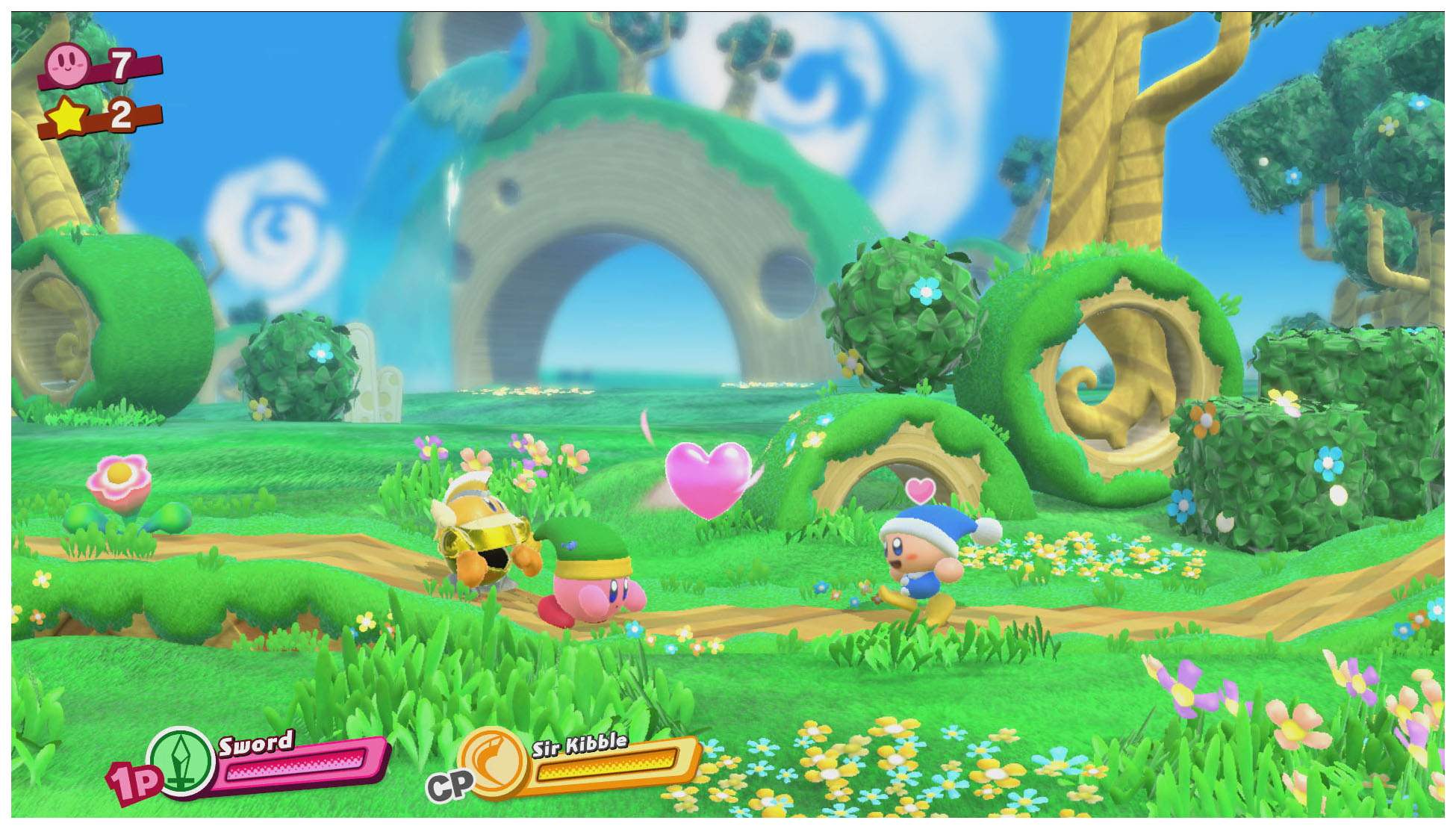The width and height of the screenshot is (1456, 829).
Task: Click the Kirby face lives icon
Action: click(x=69, y=63)
